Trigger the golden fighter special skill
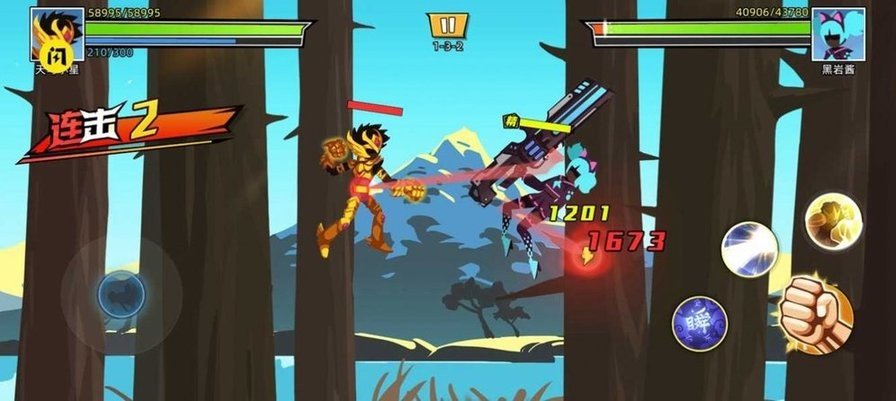The width and height of the screenshot is (896, 401). pos(834,220)
